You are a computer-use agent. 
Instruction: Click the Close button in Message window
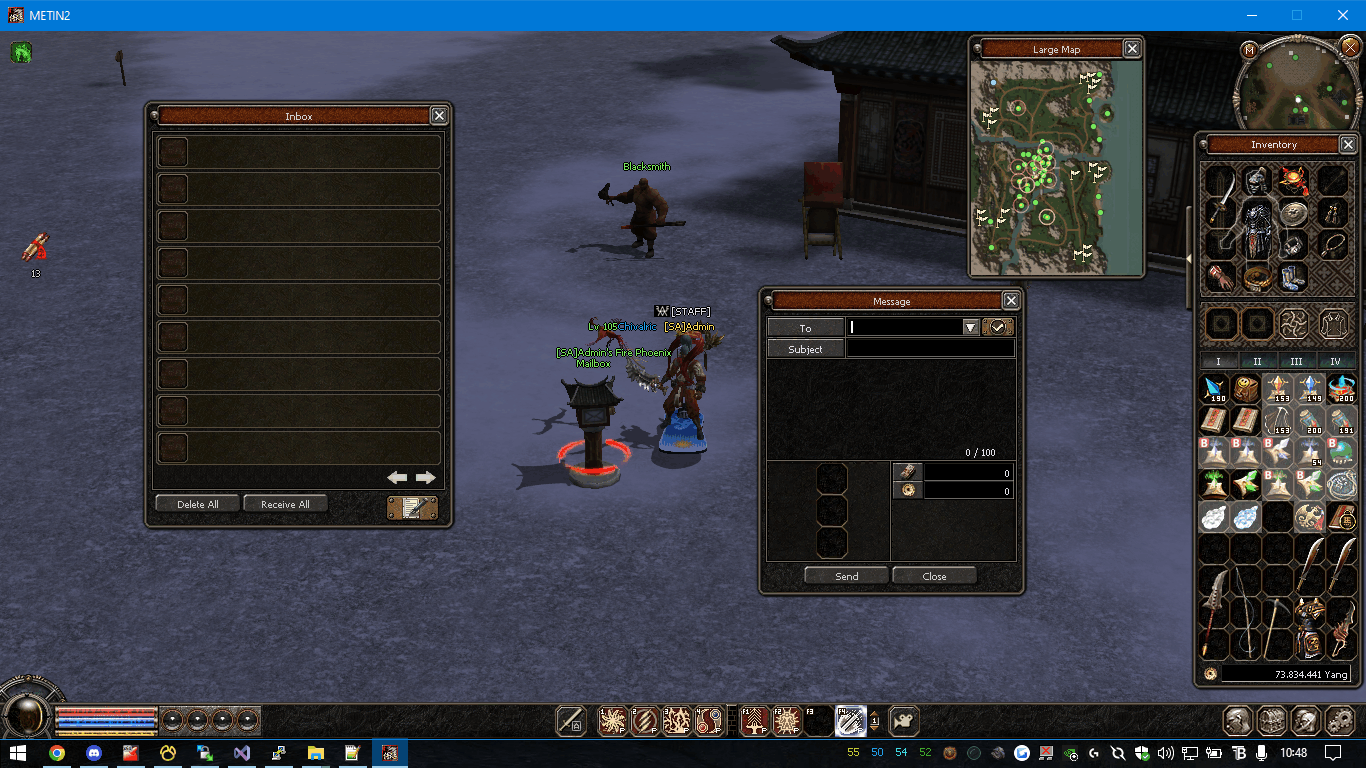tap(934, 576)
